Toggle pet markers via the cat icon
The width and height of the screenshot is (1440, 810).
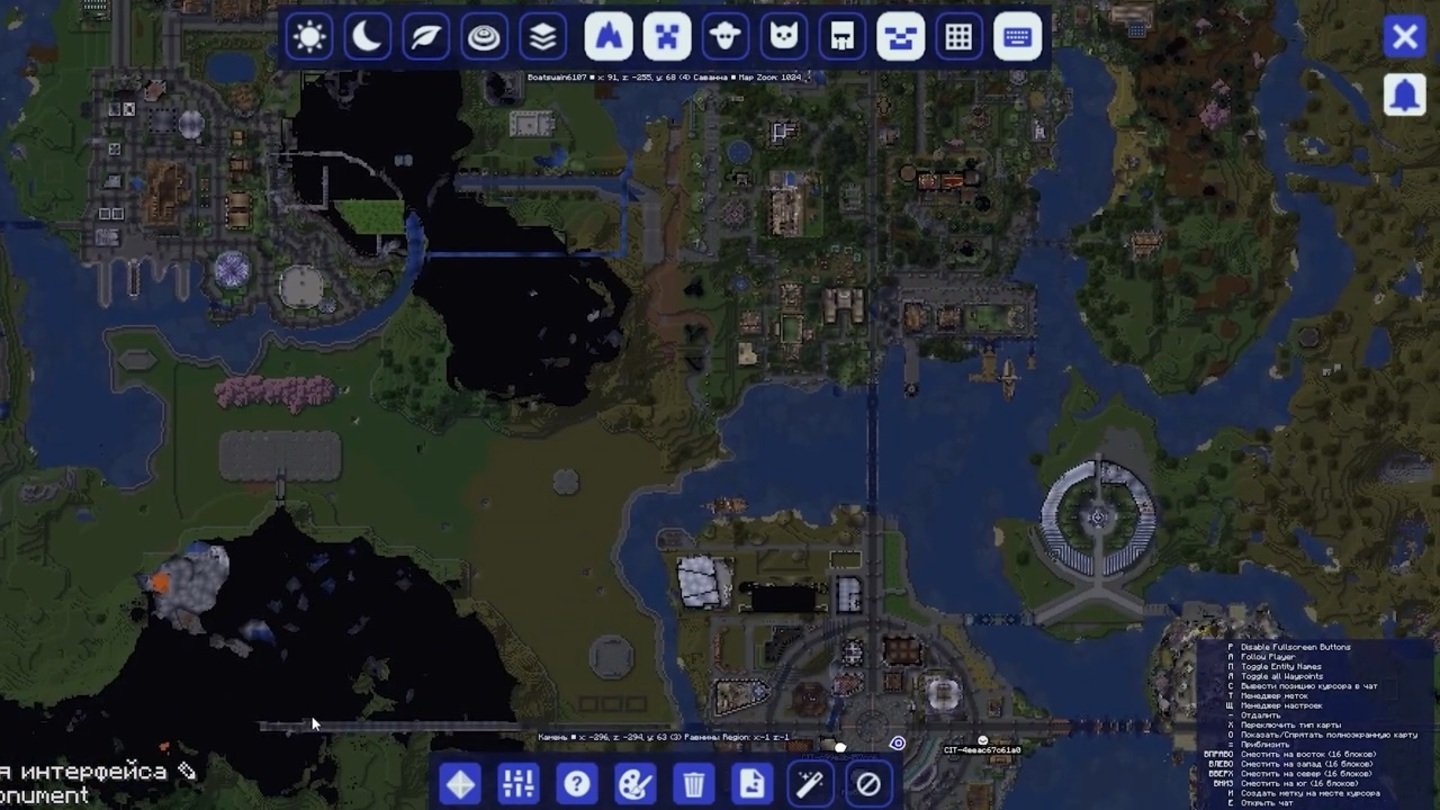[784, 37]
